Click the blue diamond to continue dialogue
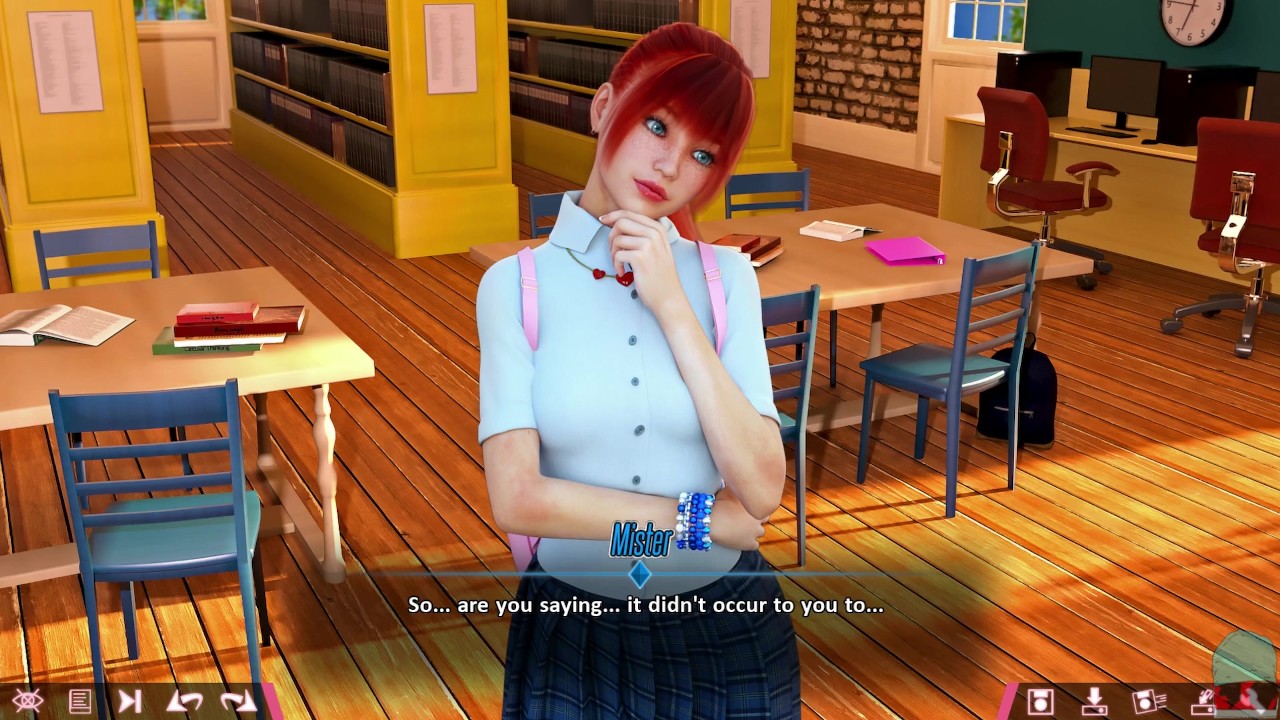1280x720 pixels. tap(640, 574)
